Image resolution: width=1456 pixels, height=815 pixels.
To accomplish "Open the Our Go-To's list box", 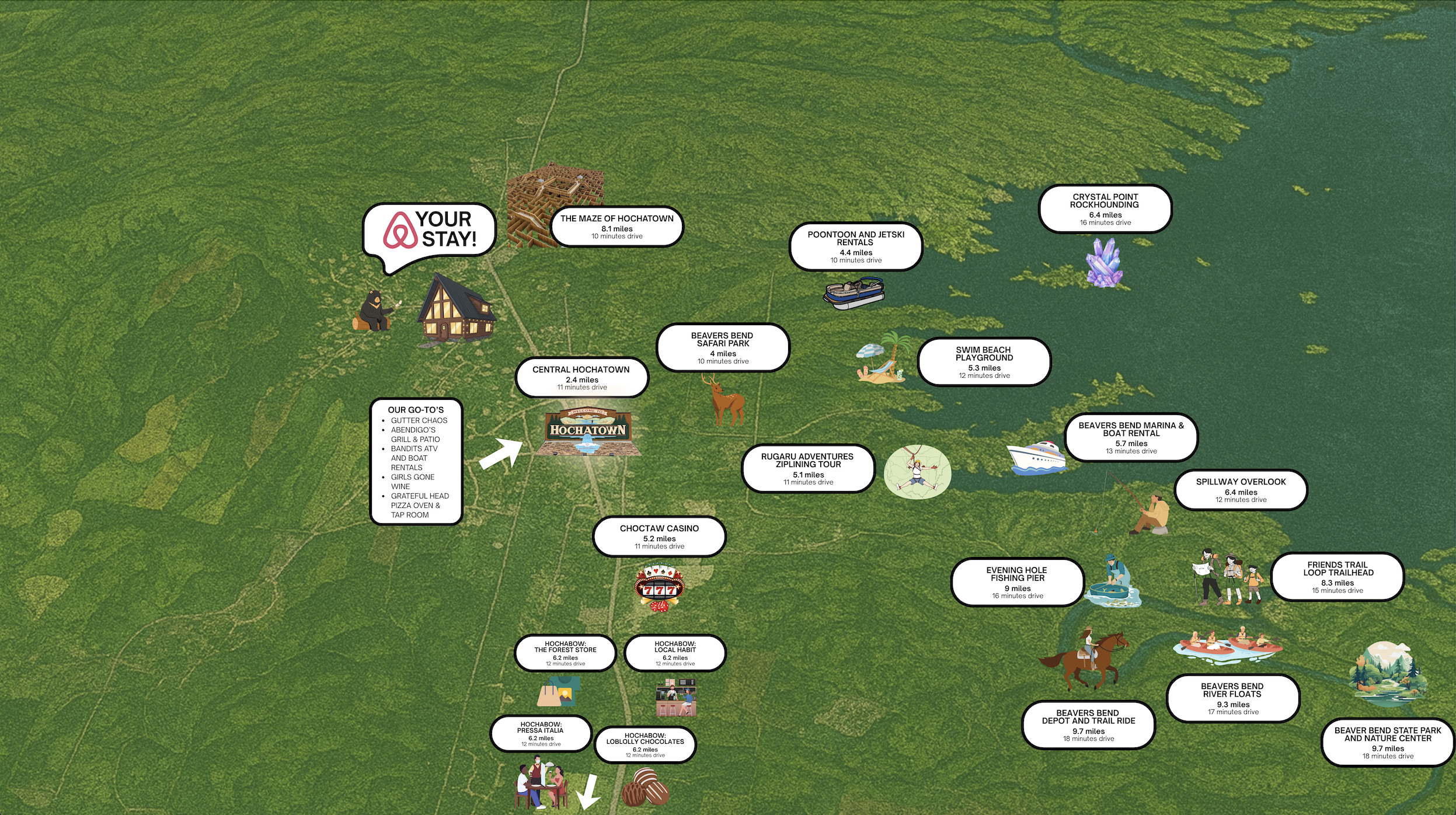I will click(416, 461).
